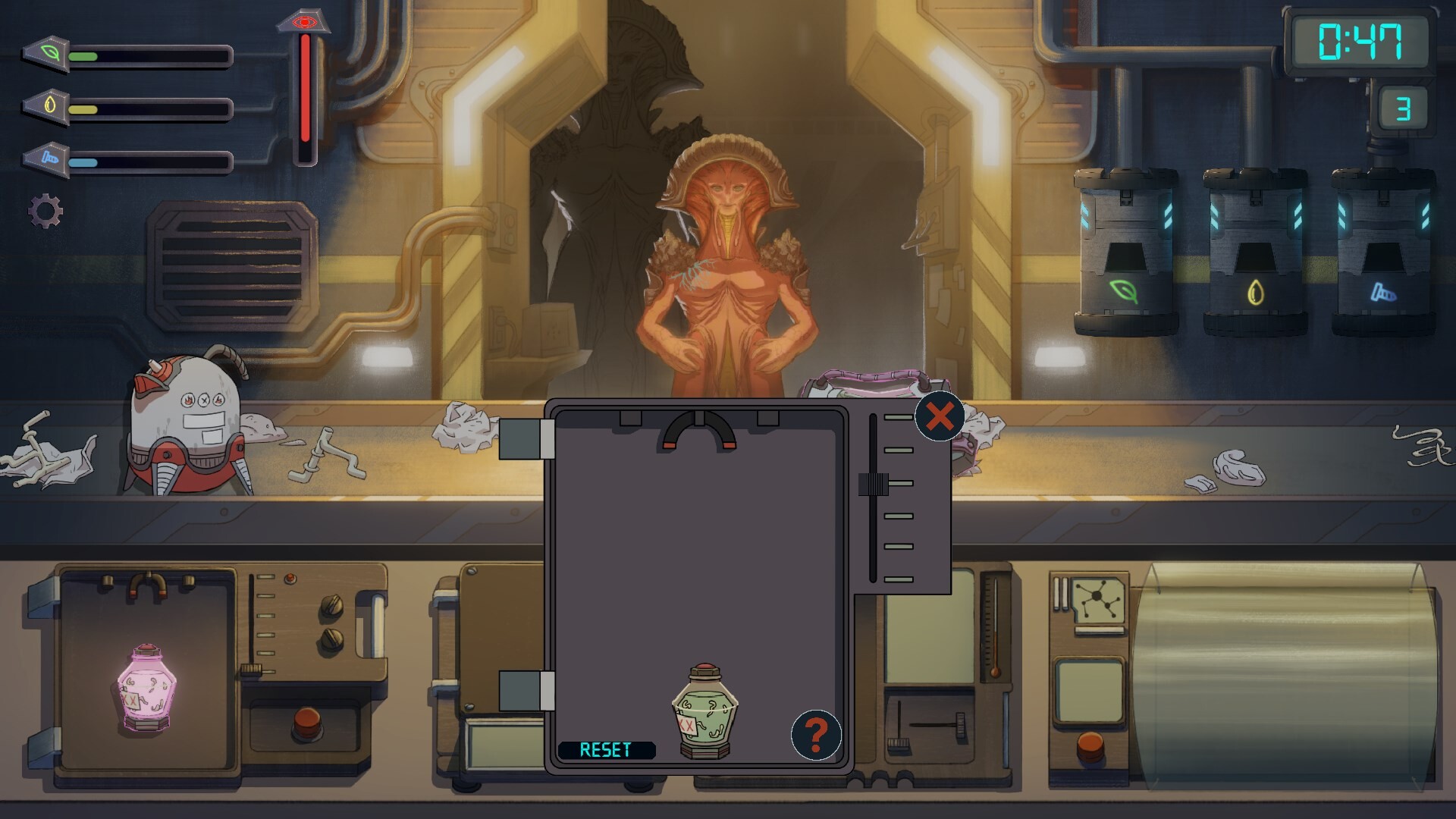The width and height of the screenshot is (1456, 819).
Task: Click the red eye hammer gauge icon
Action: coord(305,23)
